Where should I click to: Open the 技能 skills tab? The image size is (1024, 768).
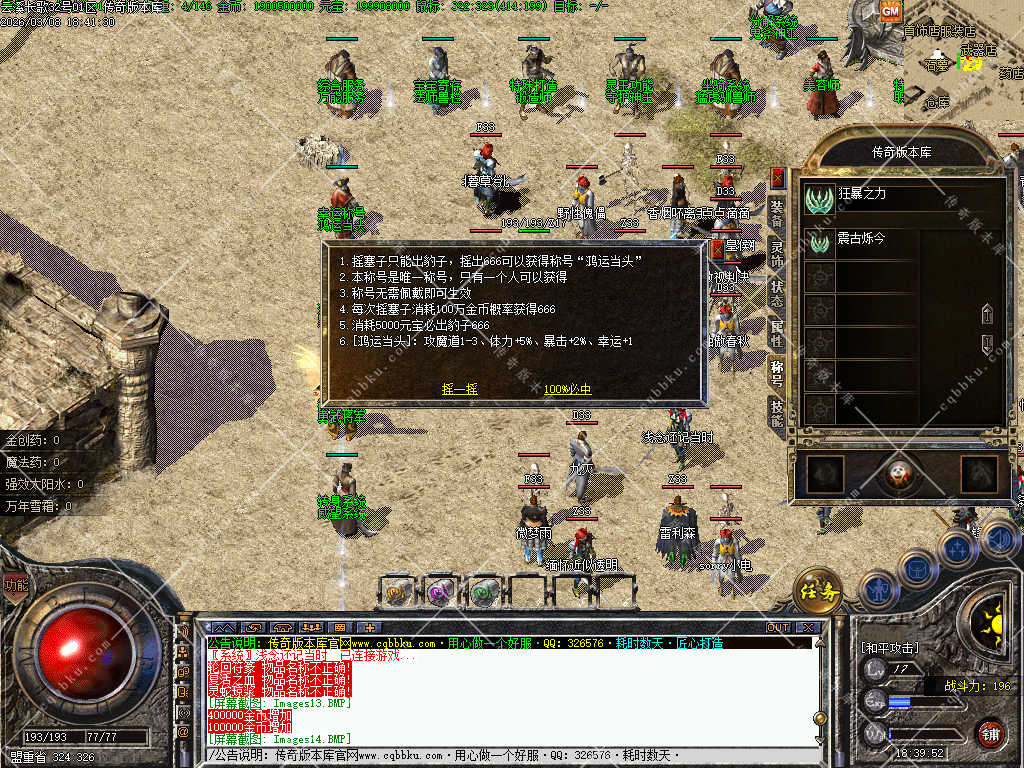tap(777, 411)
